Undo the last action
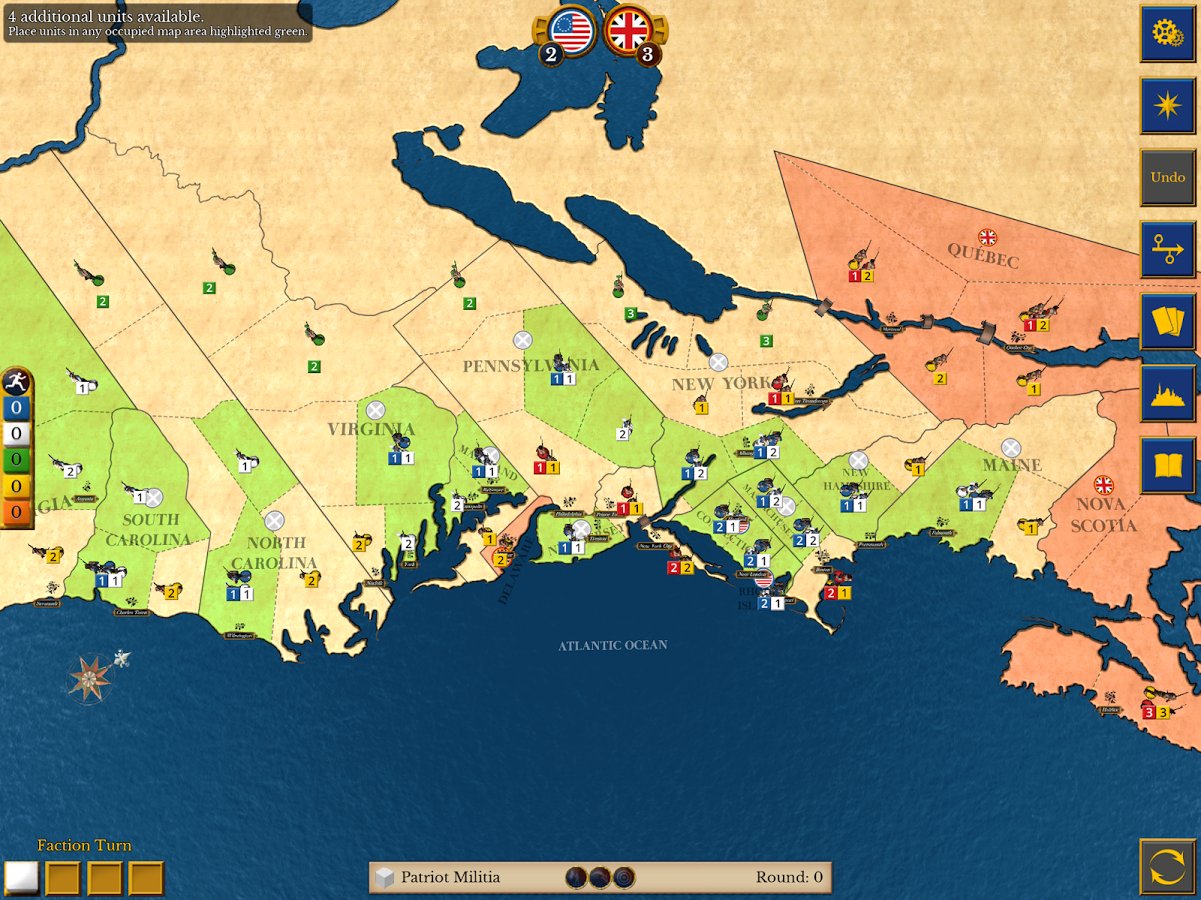Screen dimensions: 1201x900 click(1167, 178)
